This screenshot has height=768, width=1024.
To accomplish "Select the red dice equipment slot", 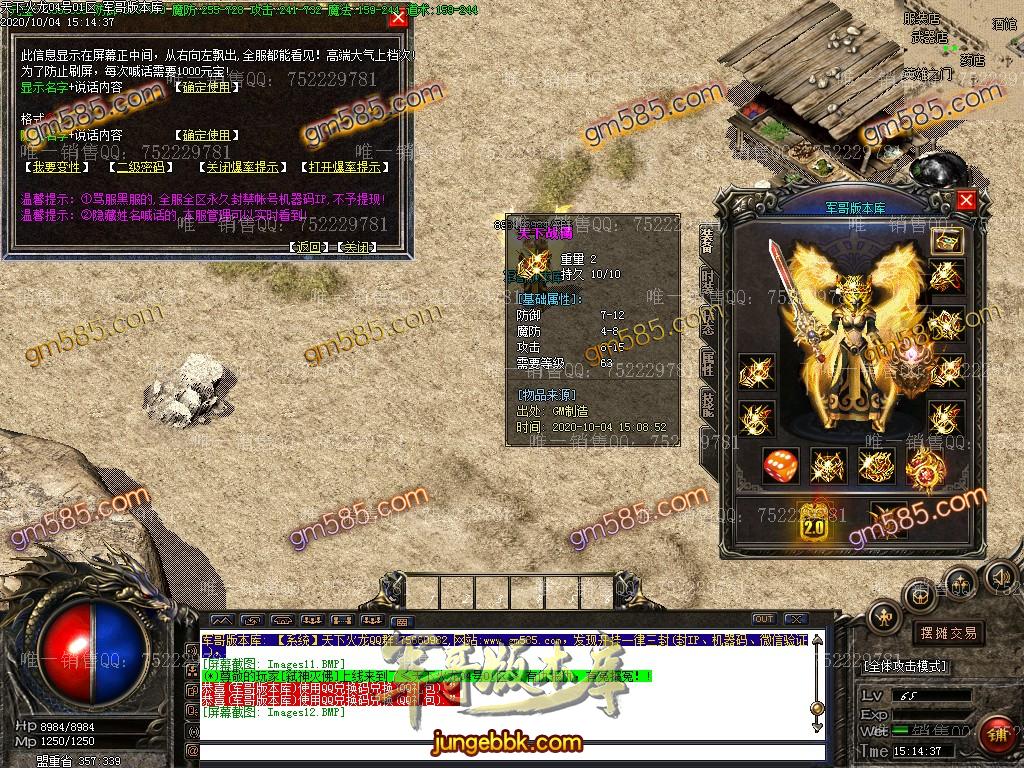I will point(780,466).
